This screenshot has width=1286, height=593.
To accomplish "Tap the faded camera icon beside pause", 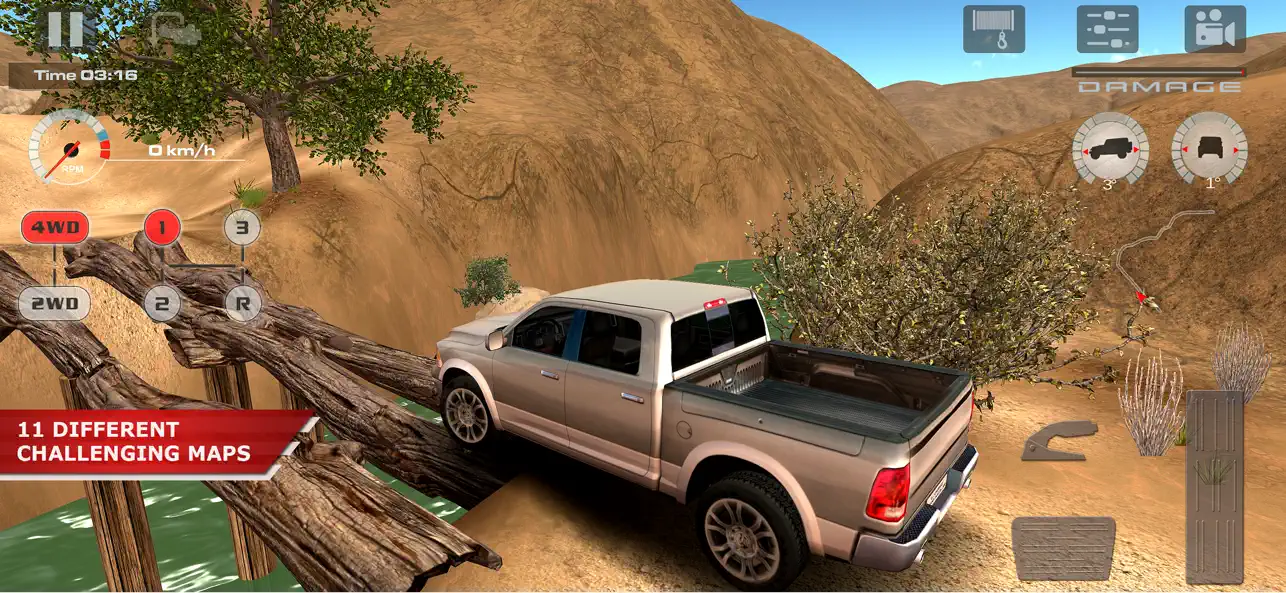I will [x=174, y=29].
